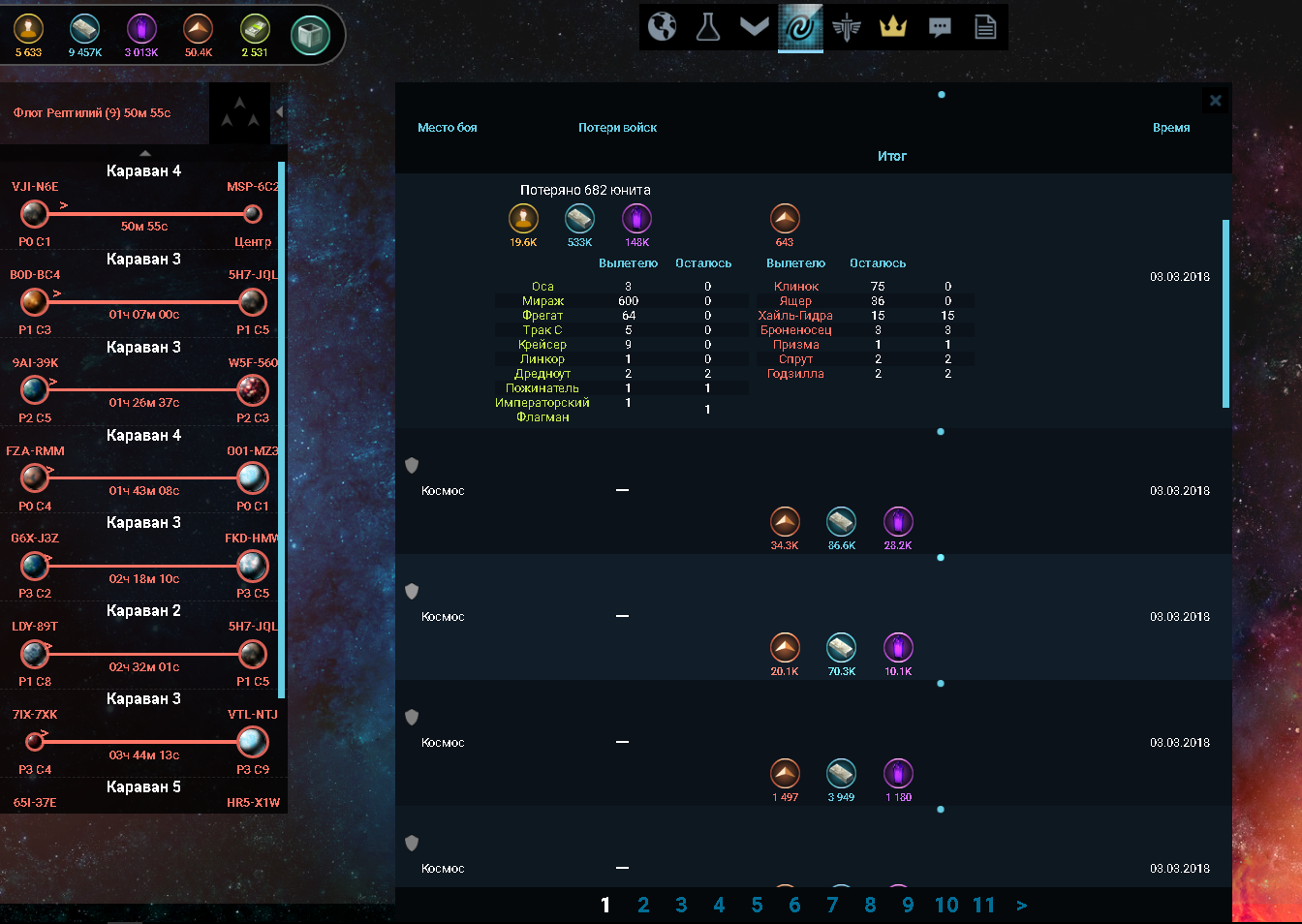Jump to page 11 of reports
1302x924 pixels.
click(984, 905)
